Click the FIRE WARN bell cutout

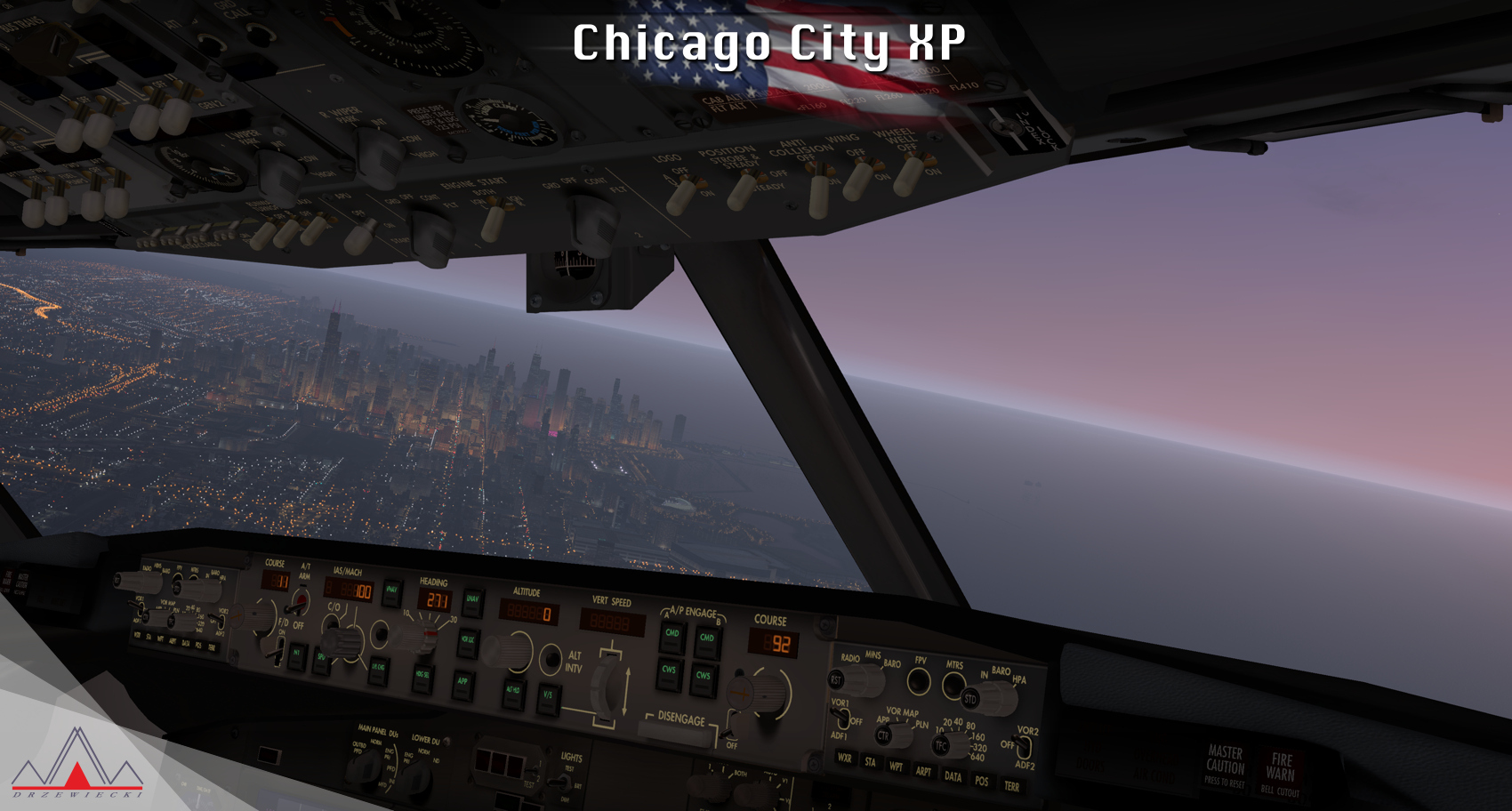(x=1281, y=774)
